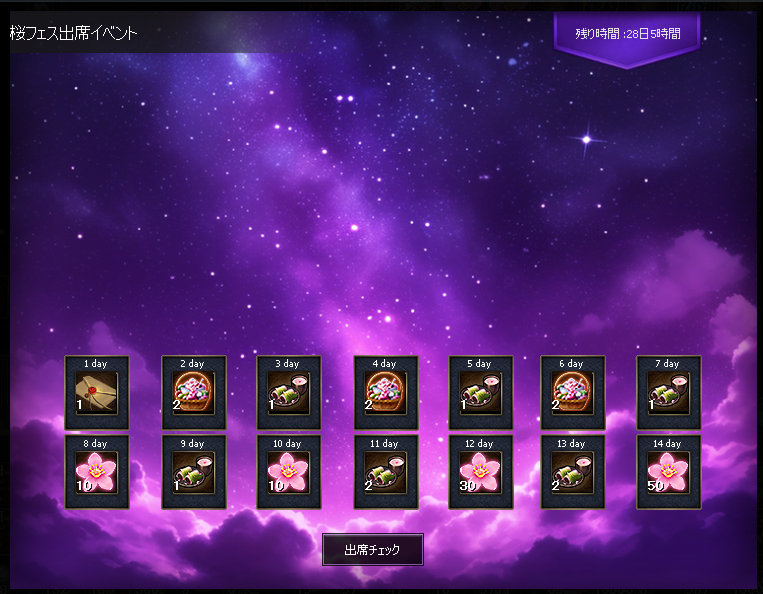Pick the 4 day flower basket reward

[x=385, y=393]
